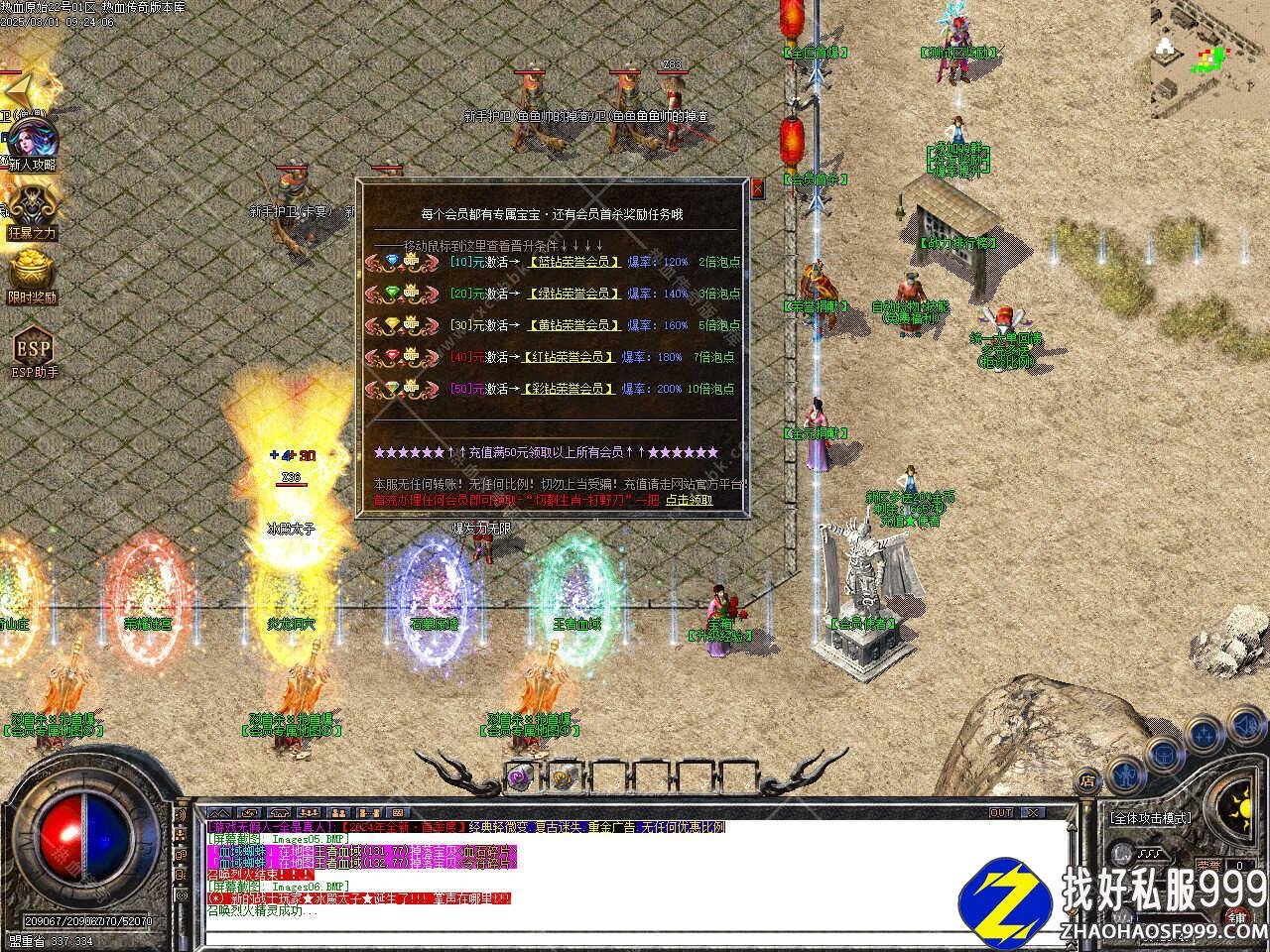Open the 店 shop button
Viewport: 1270px width, 952px height.
pos(1088,781)
